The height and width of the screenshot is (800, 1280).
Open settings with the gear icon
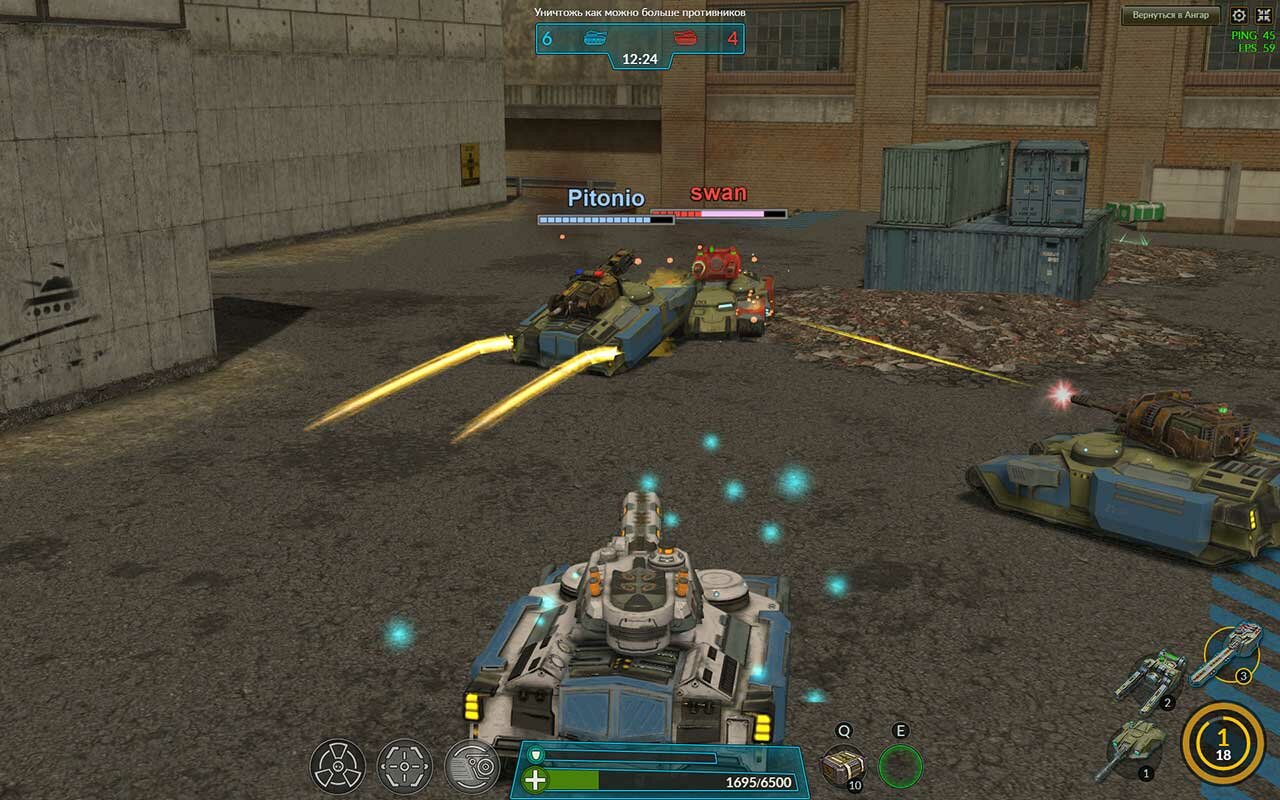pos(1239,15)
